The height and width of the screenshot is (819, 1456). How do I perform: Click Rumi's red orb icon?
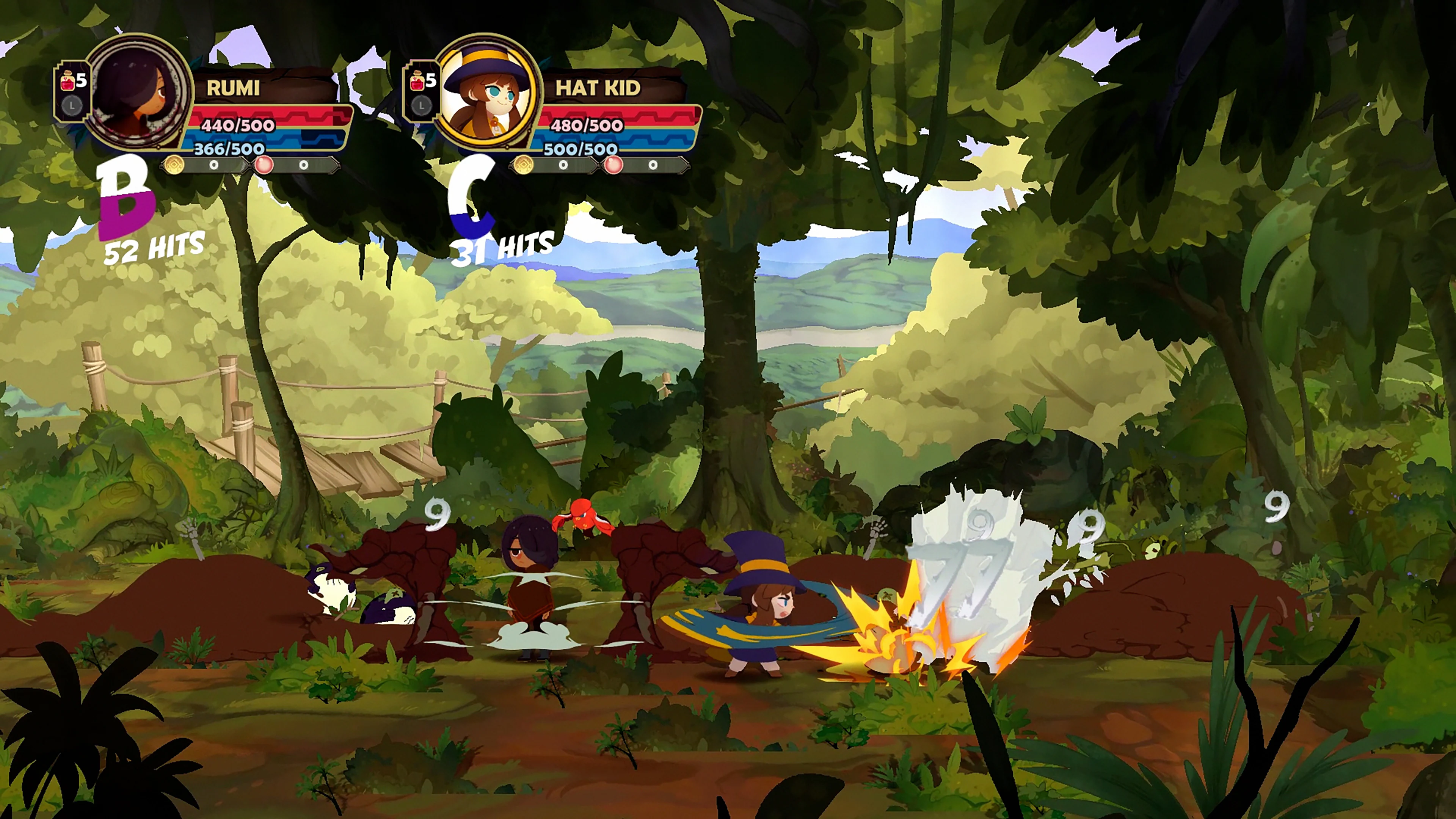tap(264, 165)
